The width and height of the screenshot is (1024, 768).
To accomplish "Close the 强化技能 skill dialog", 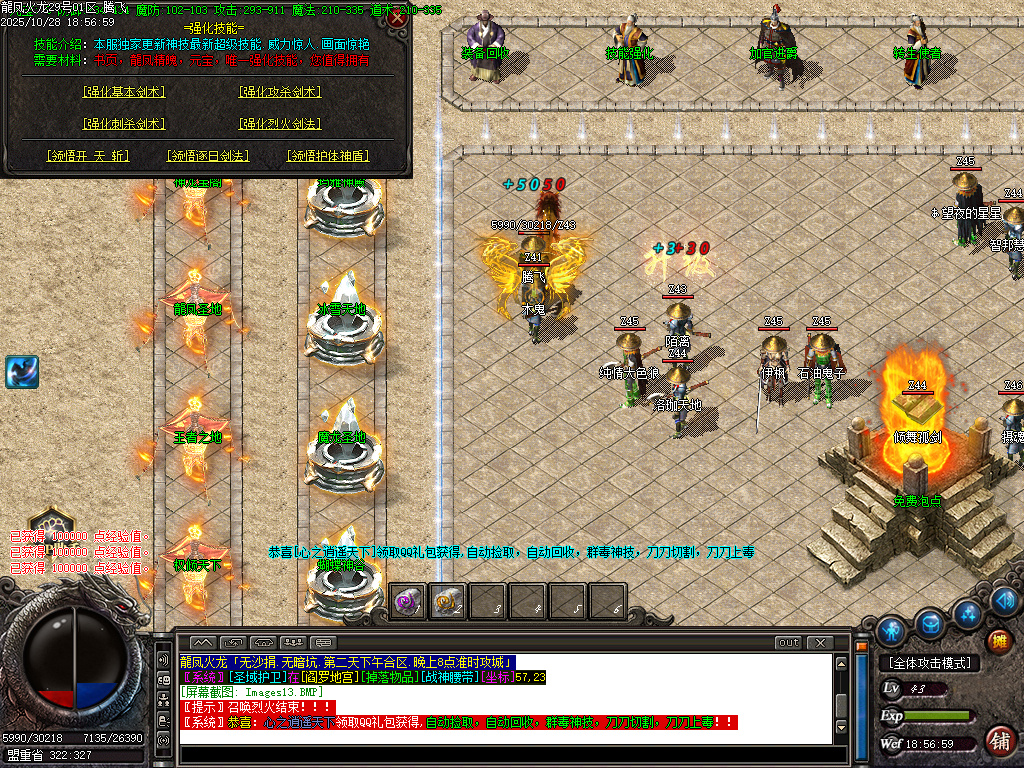I will pyautogui.click(x=397, y=18).
